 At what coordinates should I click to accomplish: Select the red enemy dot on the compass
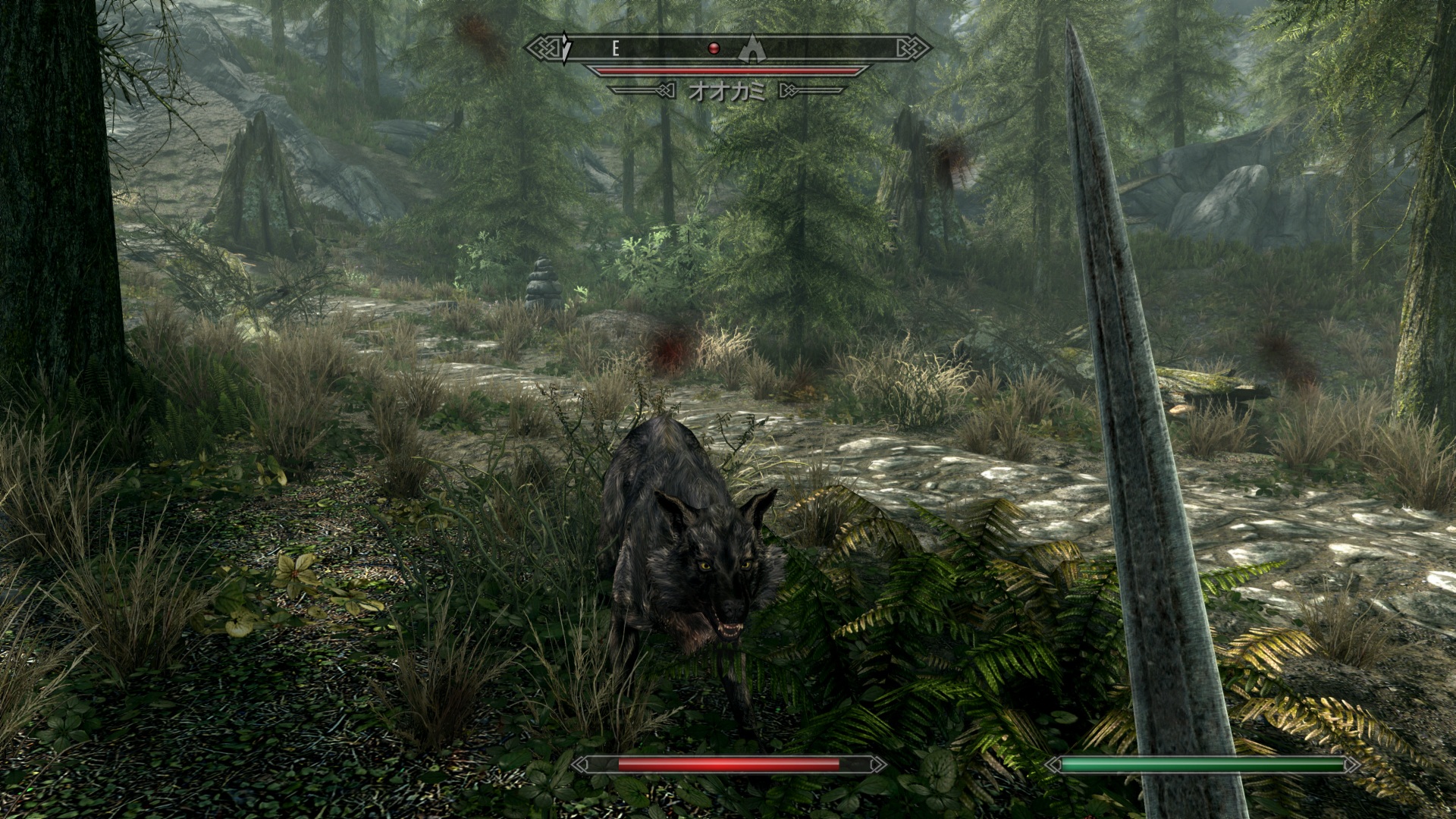coord(713,49)
